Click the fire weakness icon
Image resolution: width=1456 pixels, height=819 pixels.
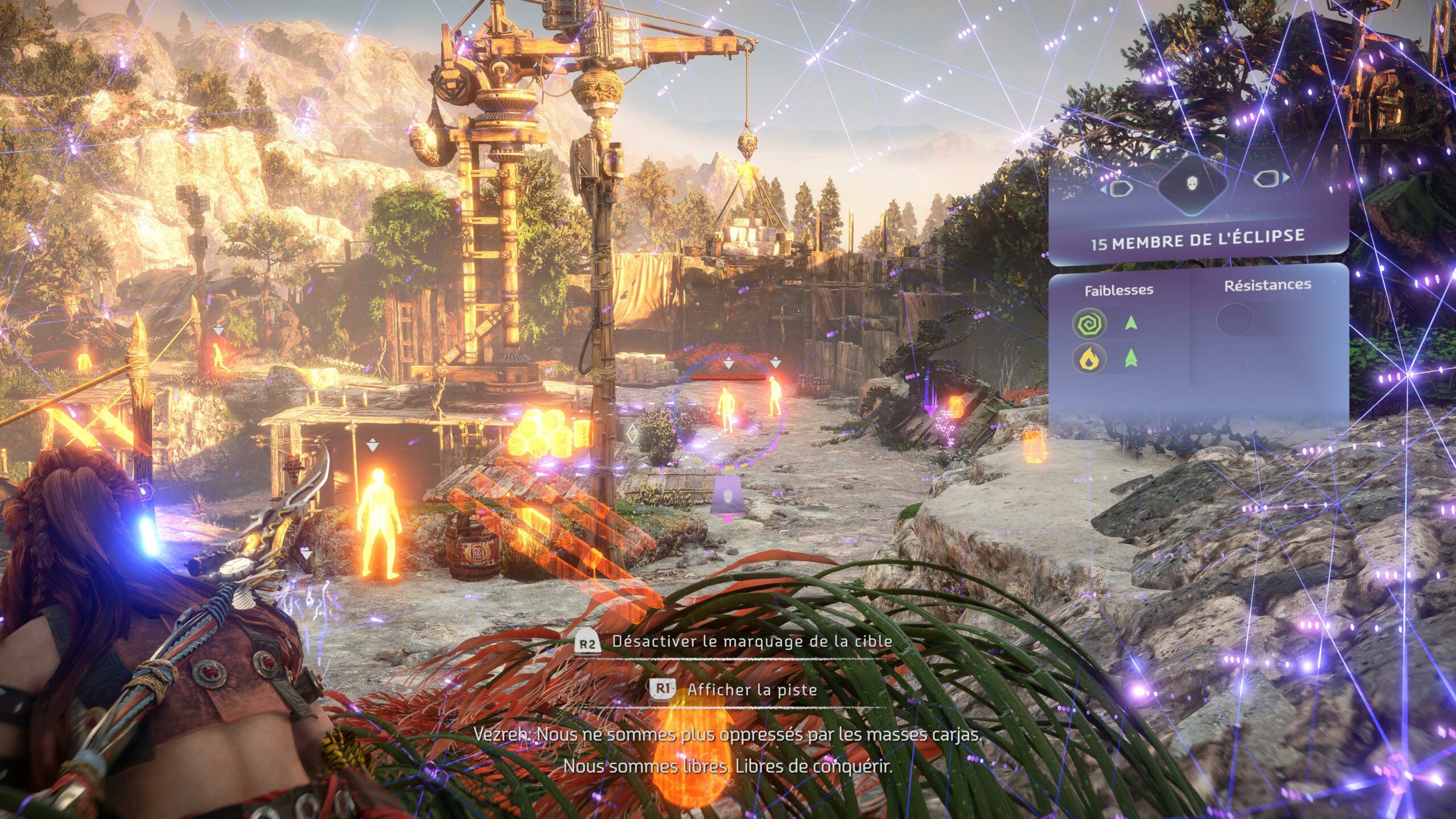1089,359
